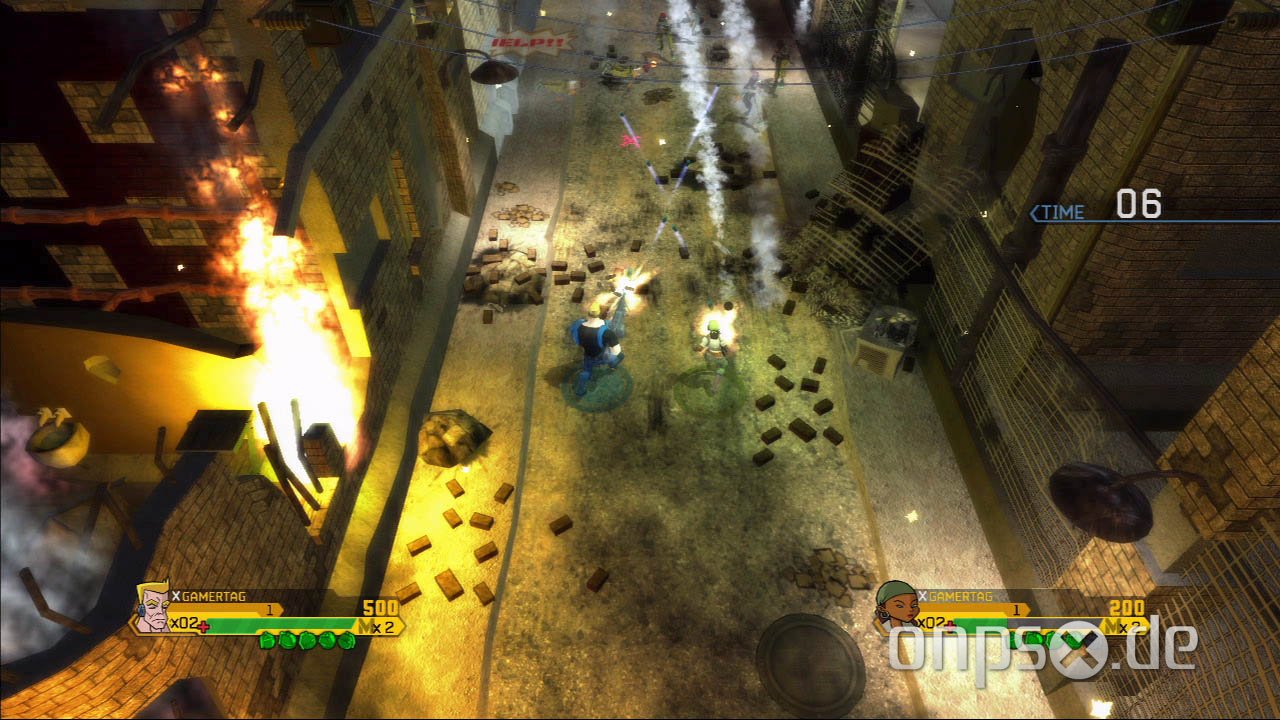Click the red health cross icon beside x02

click(x=204, y=626)
